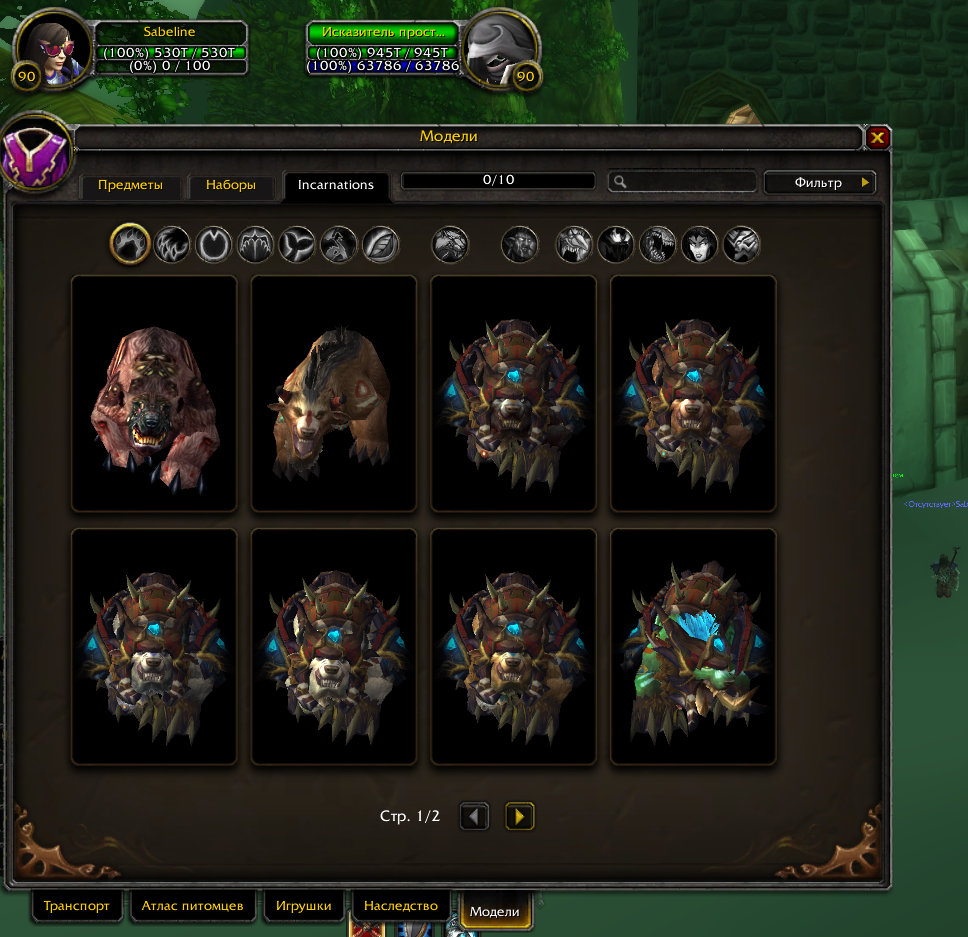Switch to the Предметы tab
This screenshot has height=937, width=968.
[x=130, y=185]
